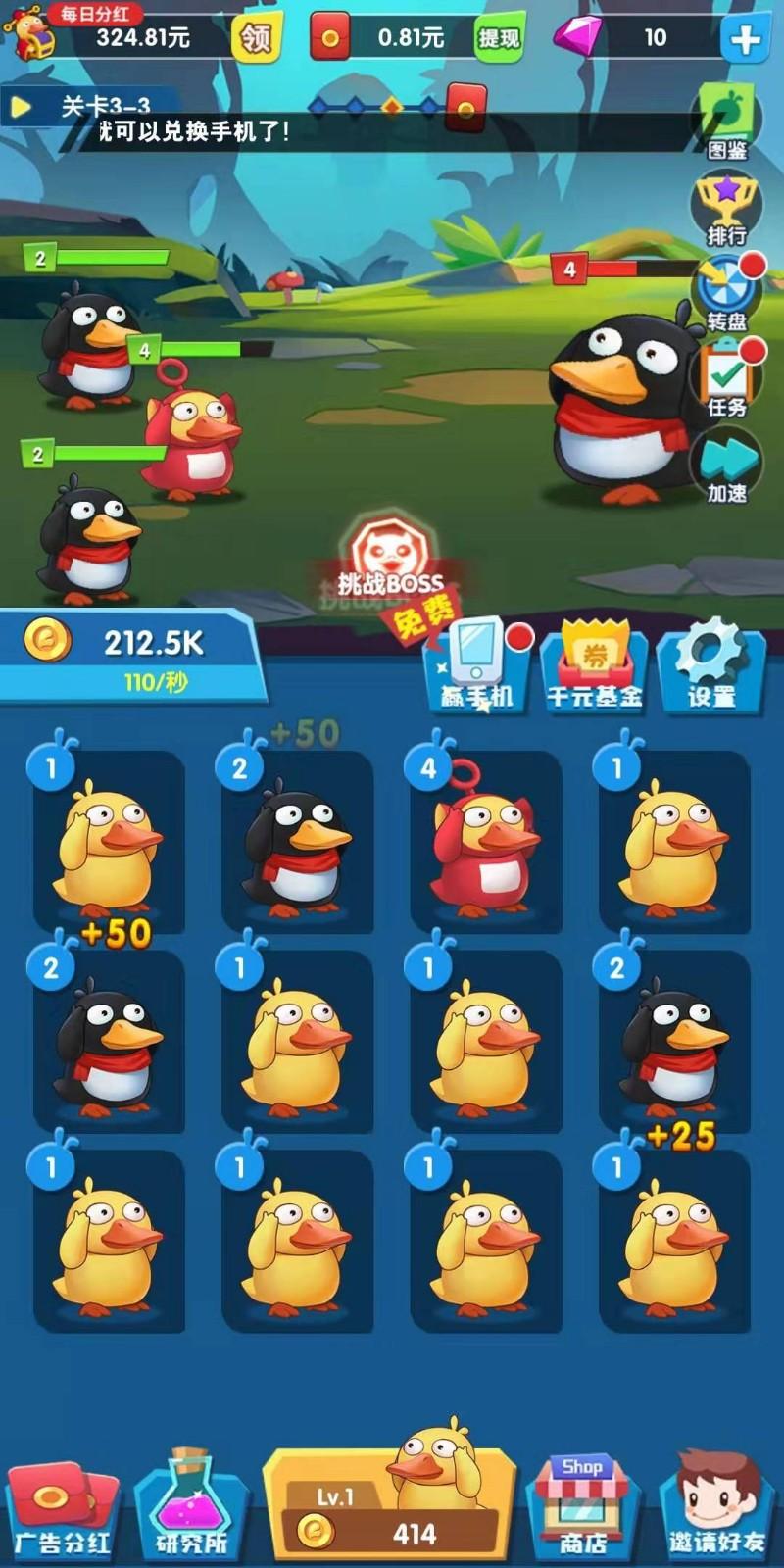Claim the daily dividend with 领 button
The image size is (784, 1568).
(256, 39)
